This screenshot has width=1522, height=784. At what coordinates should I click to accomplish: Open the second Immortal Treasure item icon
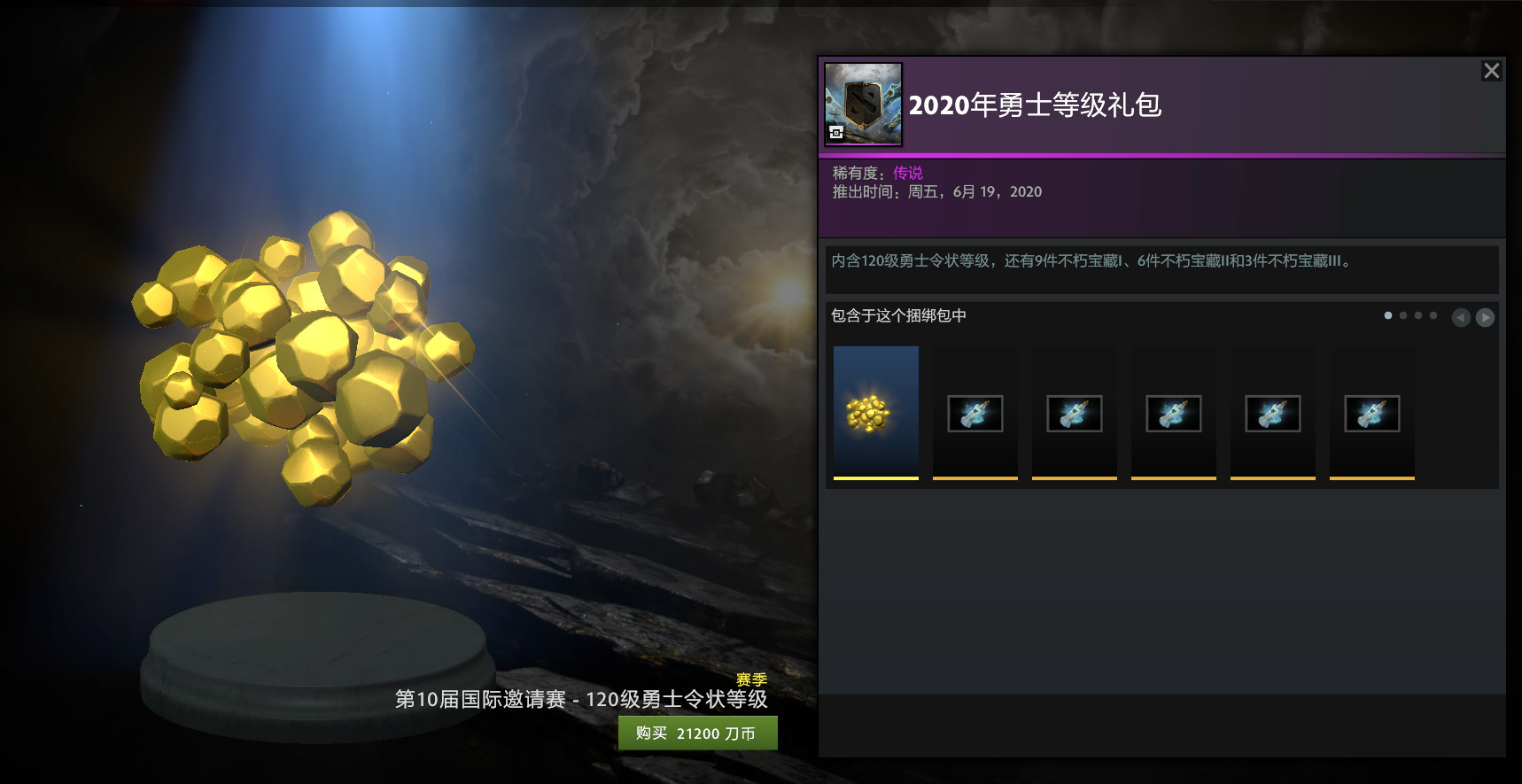(x=1075, y=412)
